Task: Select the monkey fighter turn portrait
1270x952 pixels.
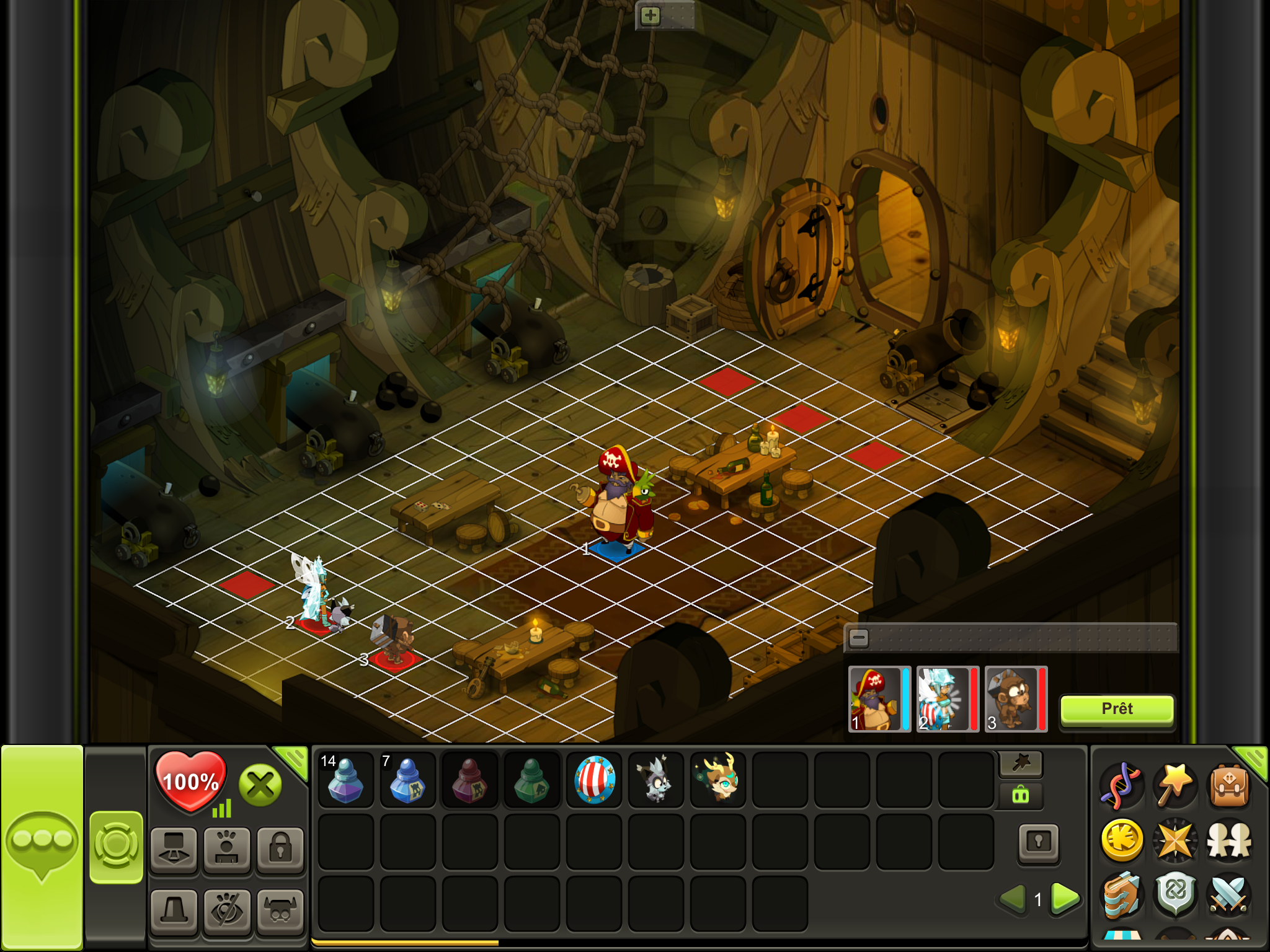Action: coord(1011,699)
